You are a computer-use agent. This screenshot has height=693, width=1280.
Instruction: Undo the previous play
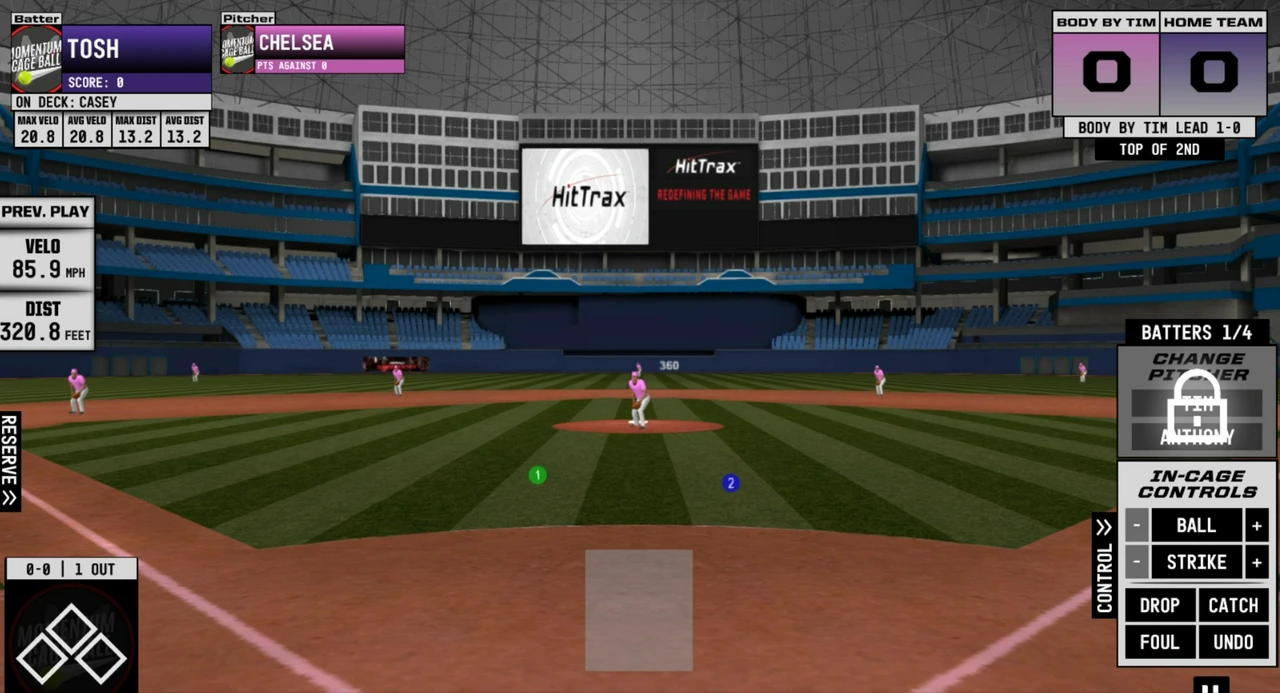coord(1233,642)
